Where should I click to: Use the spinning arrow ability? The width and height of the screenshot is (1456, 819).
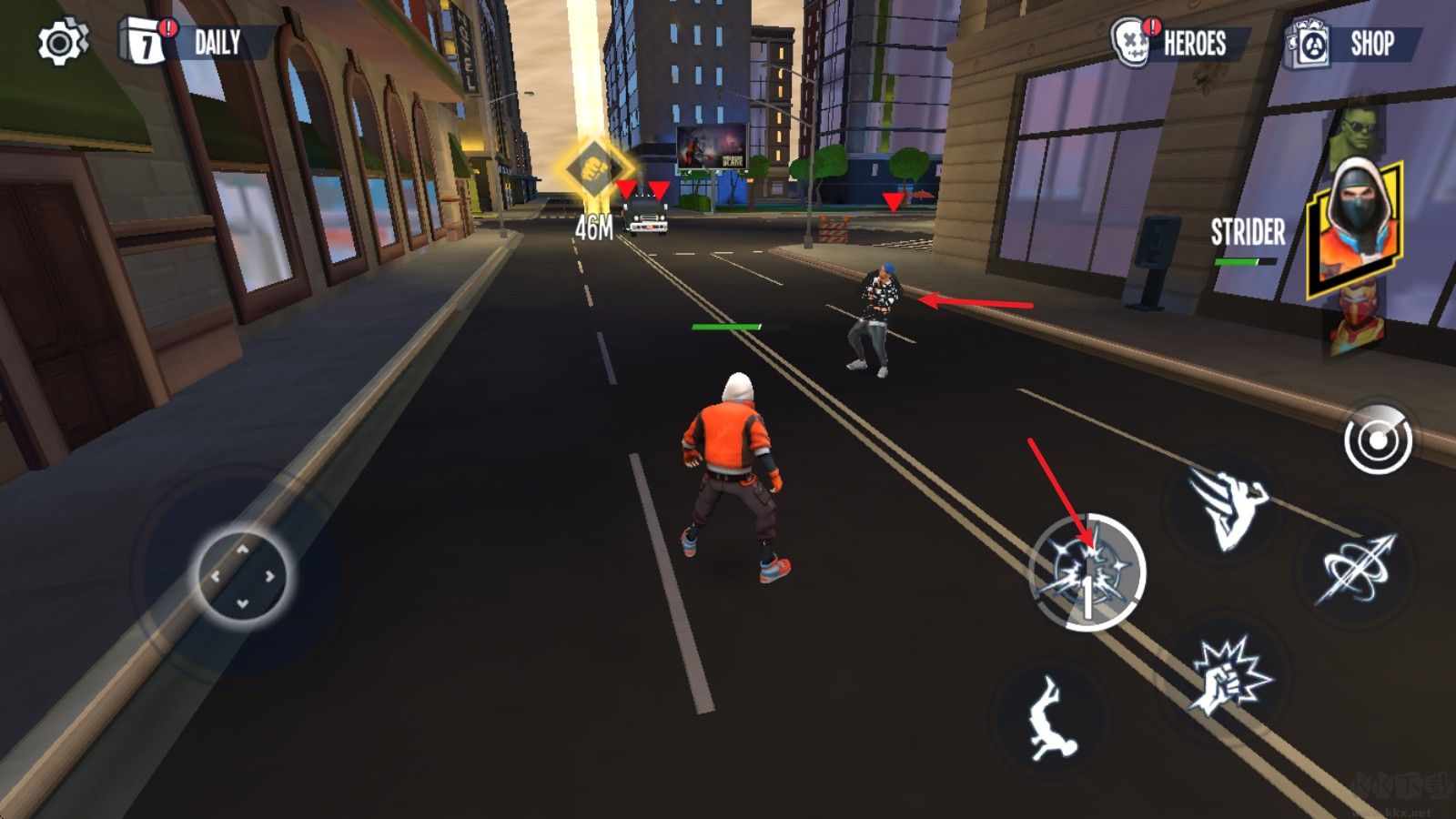pyautogui.click(x=1358, y=571)
